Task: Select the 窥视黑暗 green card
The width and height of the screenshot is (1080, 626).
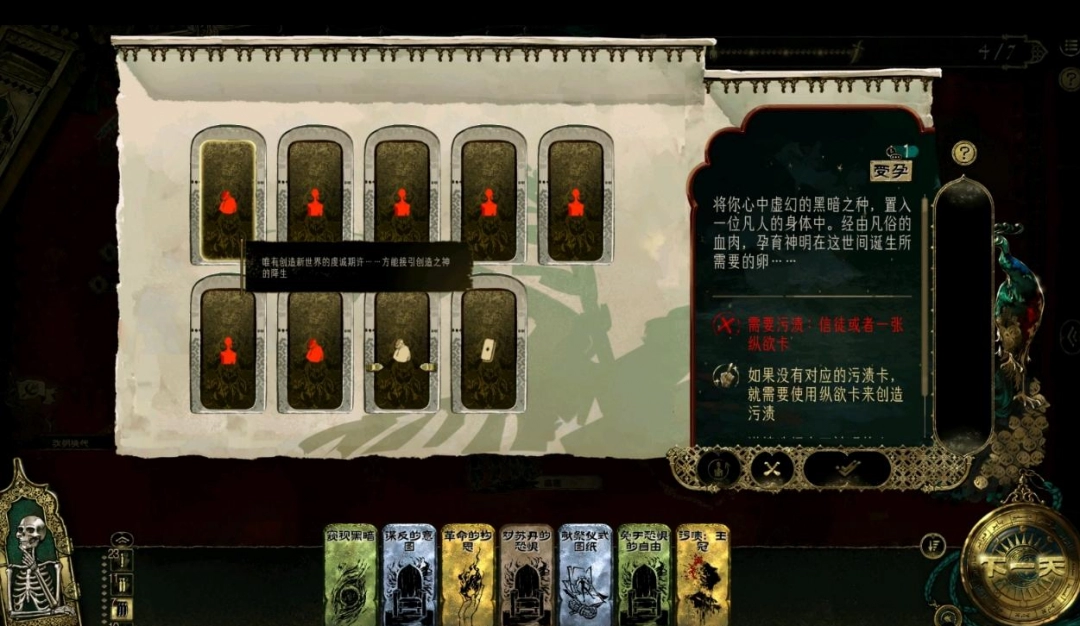Action: pos(350,573)
